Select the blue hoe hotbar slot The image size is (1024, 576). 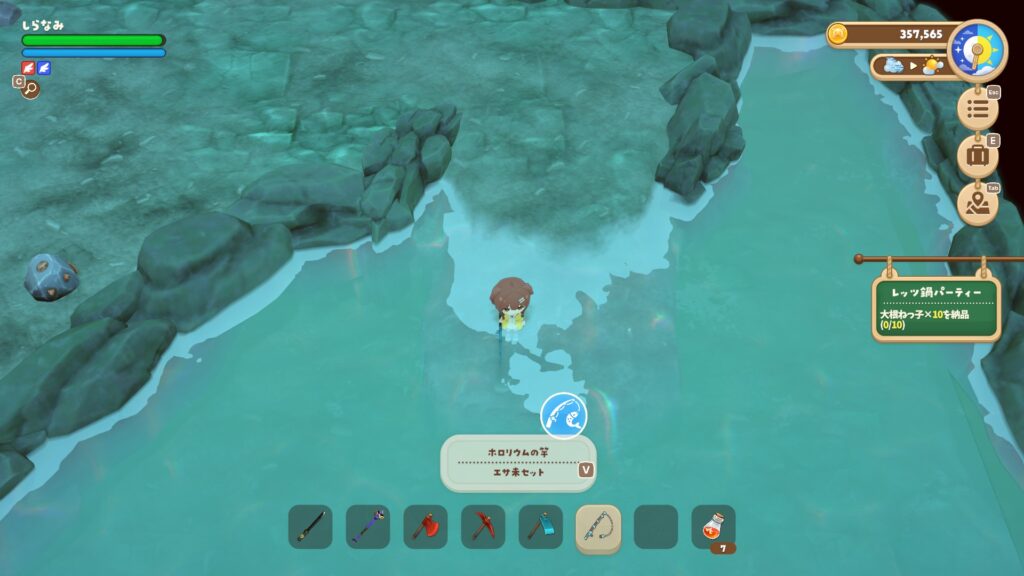[540, 527]
